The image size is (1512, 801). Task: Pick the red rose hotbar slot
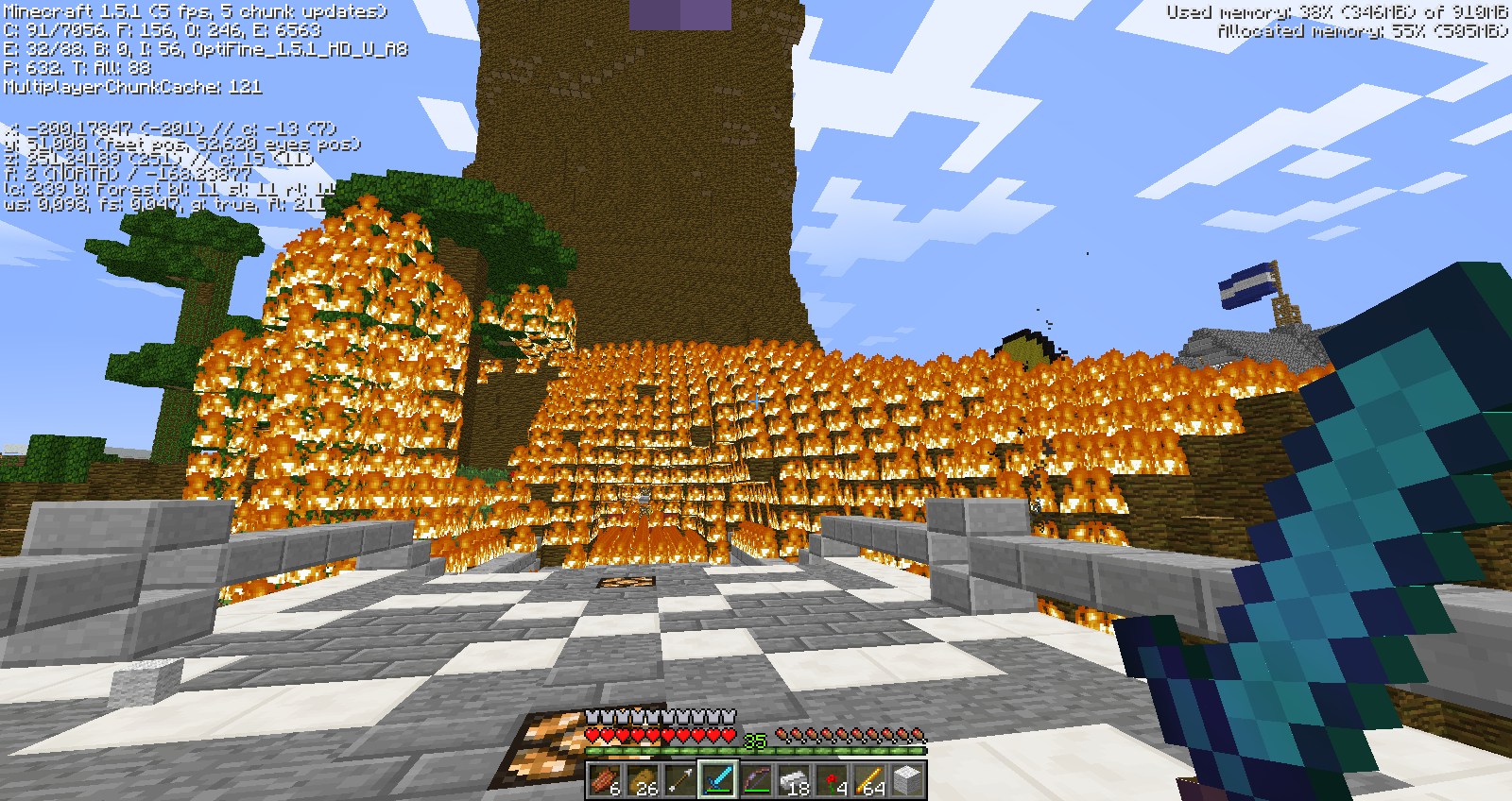[832, 780]
